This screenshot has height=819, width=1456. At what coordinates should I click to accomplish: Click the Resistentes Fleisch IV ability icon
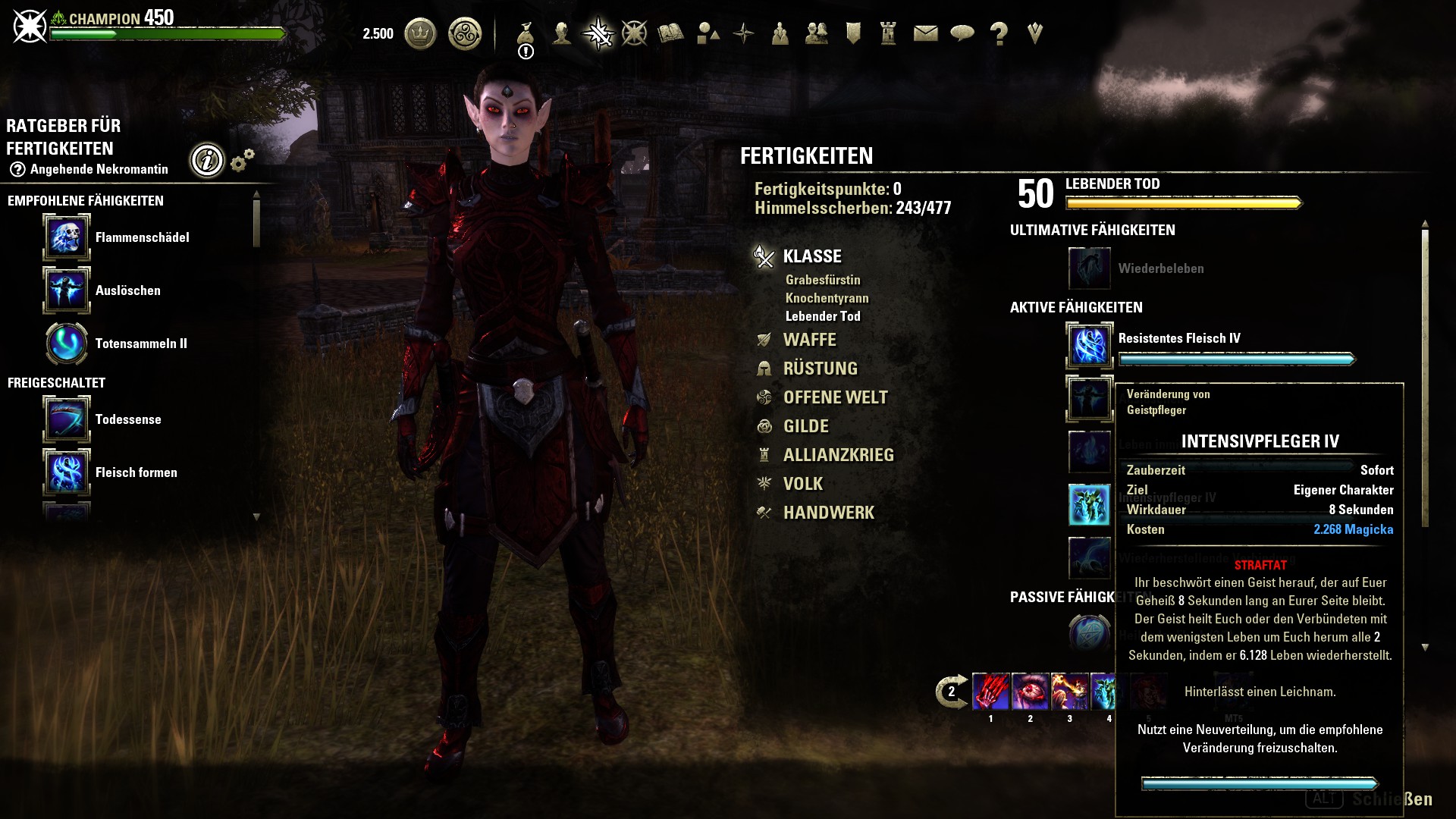tap(1089, 345)
